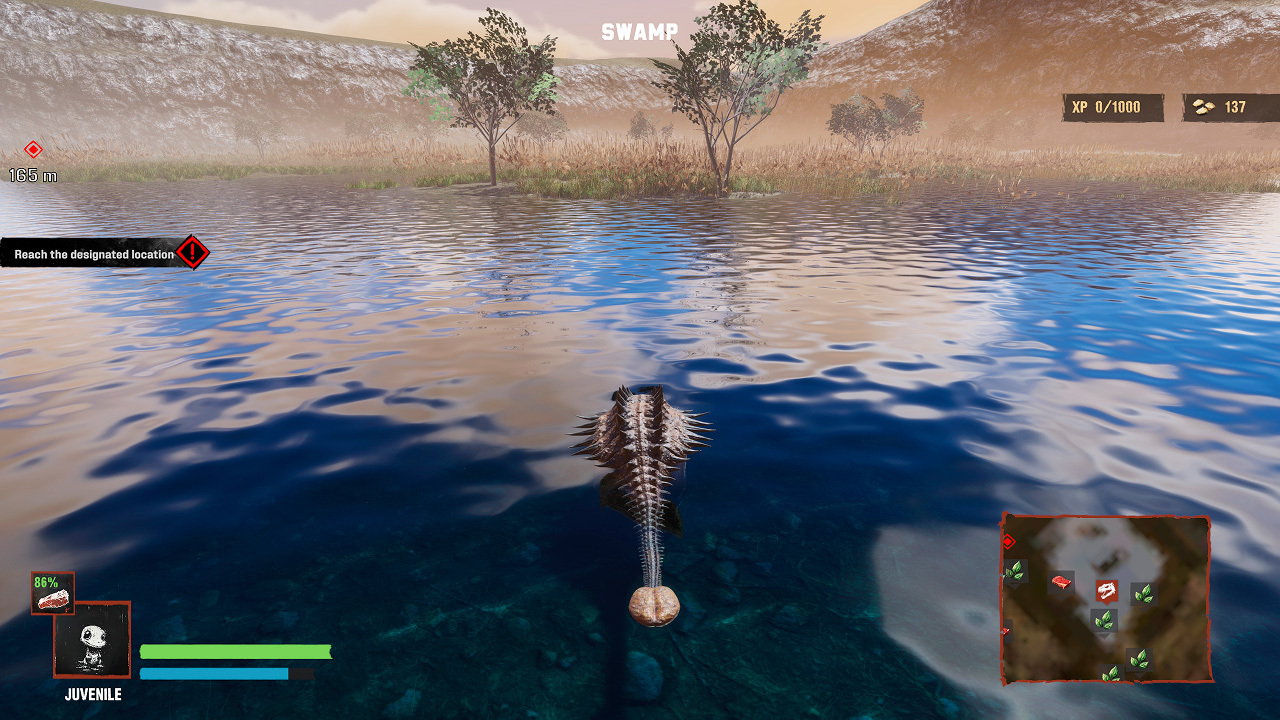Click the SWAMP location title
This screenshot has width=1280, height=720.
coord(639,30)
